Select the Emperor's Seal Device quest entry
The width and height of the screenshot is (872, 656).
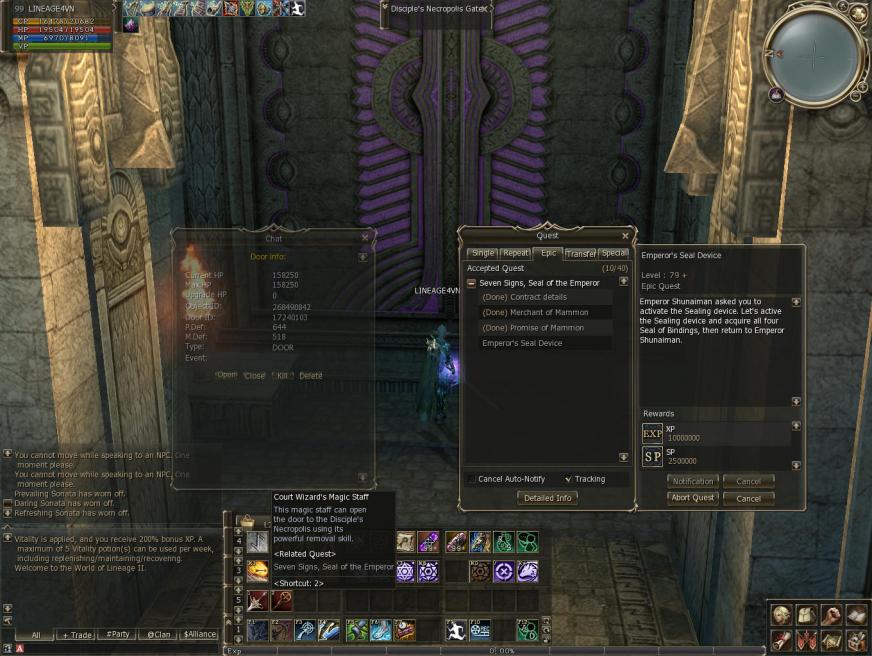[x=522, y=343]
